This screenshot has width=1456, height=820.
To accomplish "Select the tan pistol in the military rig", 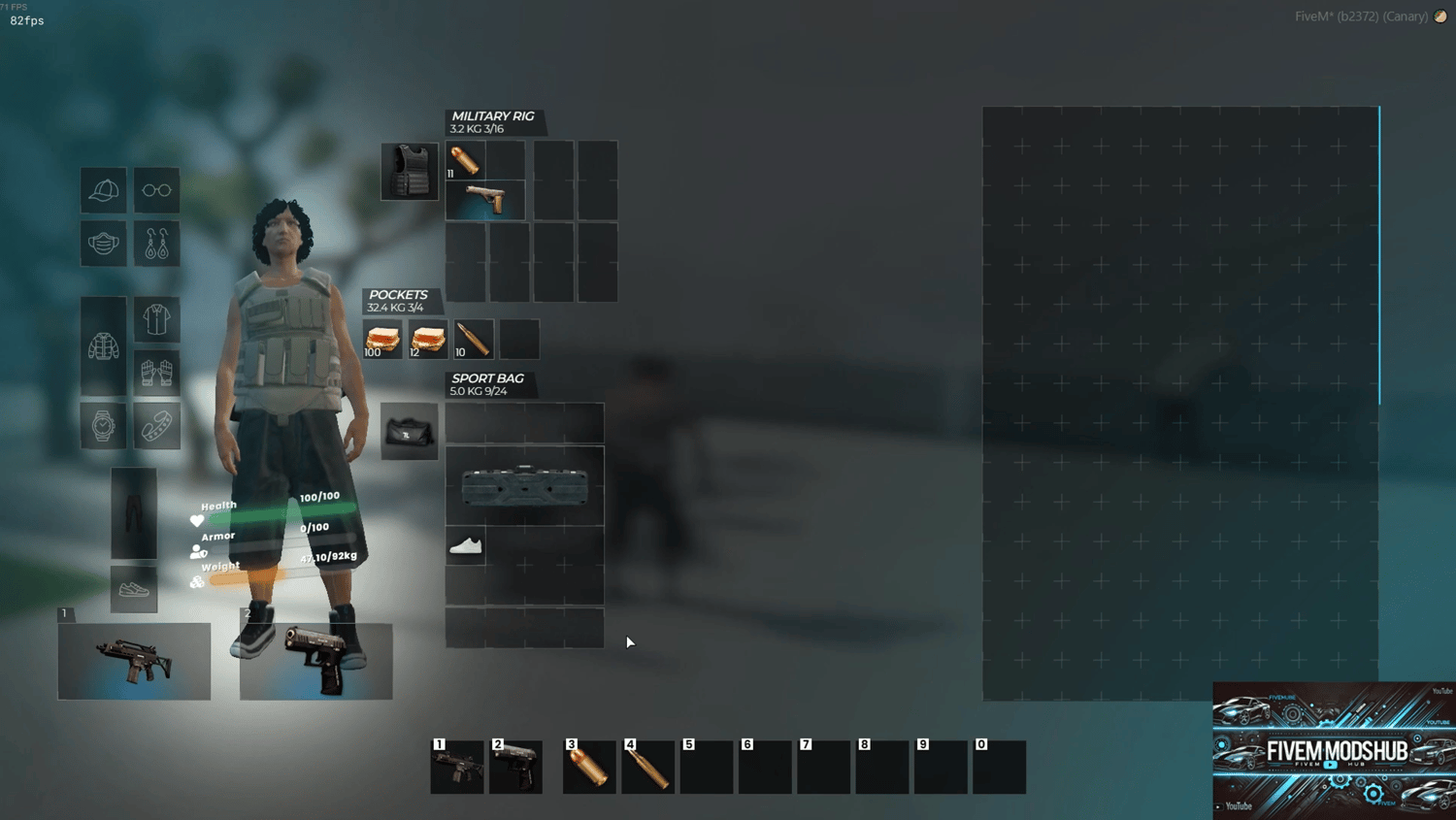I will click(x=485, y=200).
